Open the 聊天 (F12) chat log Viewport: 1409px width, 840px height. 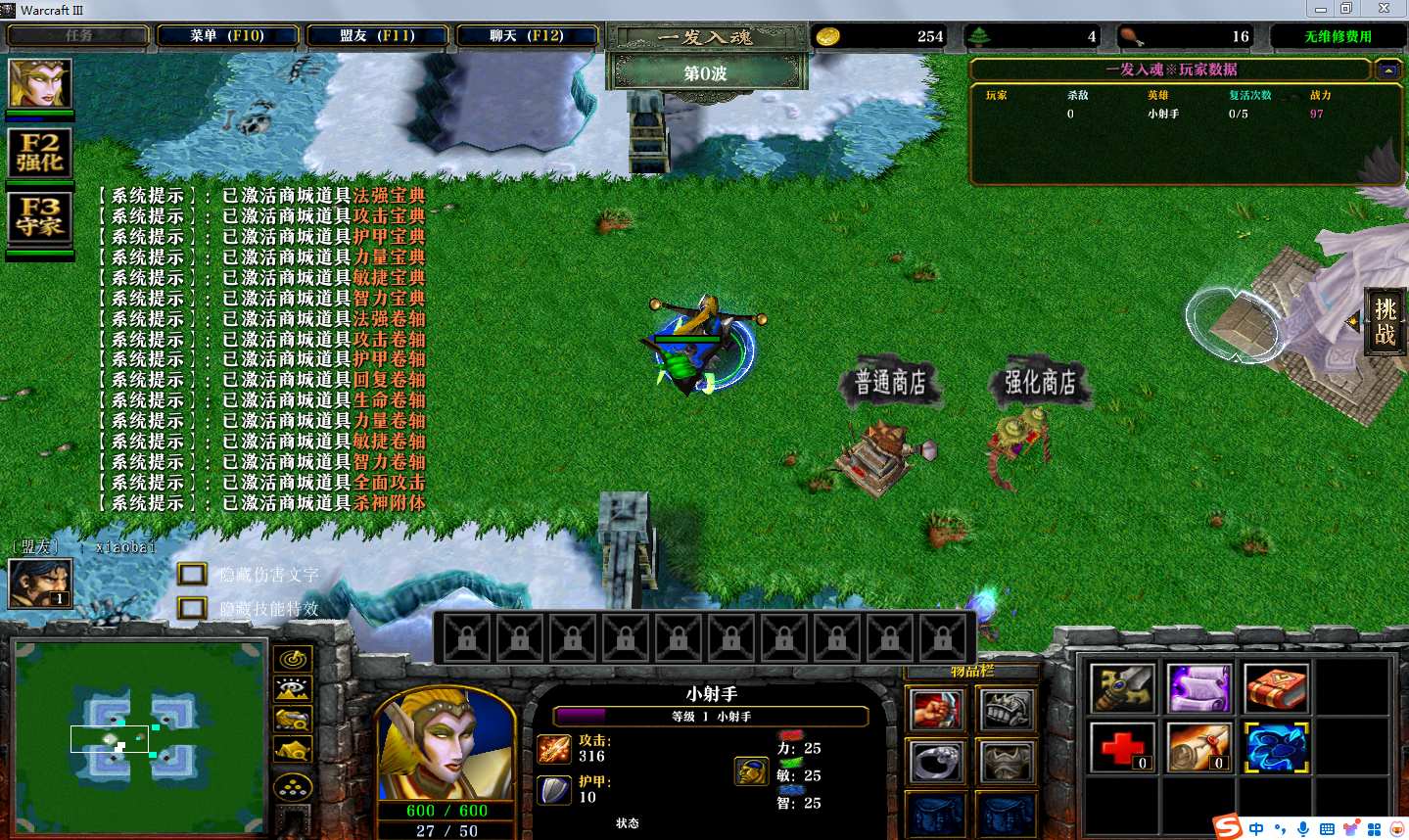[526, 36]
